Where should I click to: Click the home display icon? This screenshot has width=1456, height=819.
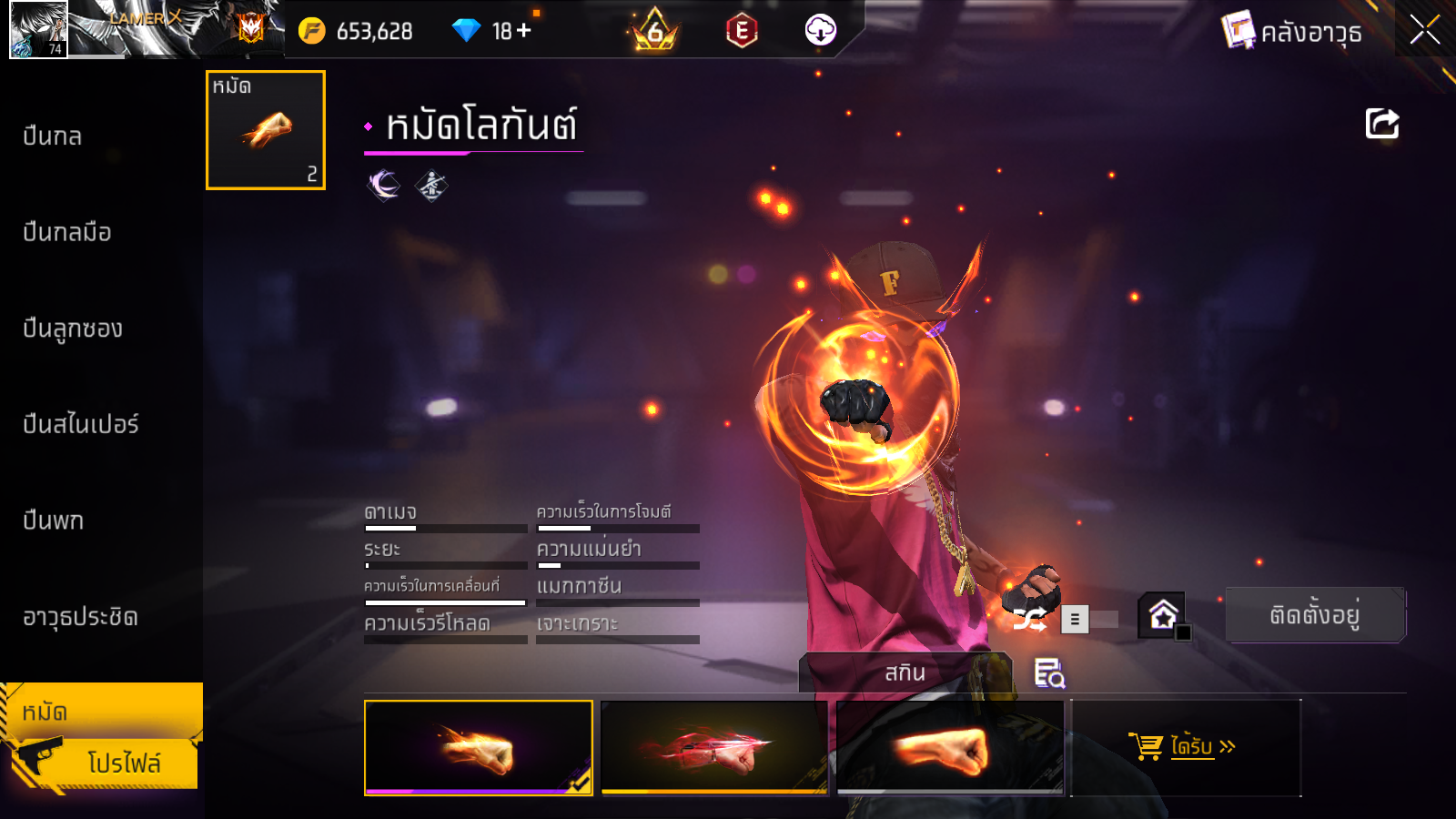click(x=1163, y=616)
